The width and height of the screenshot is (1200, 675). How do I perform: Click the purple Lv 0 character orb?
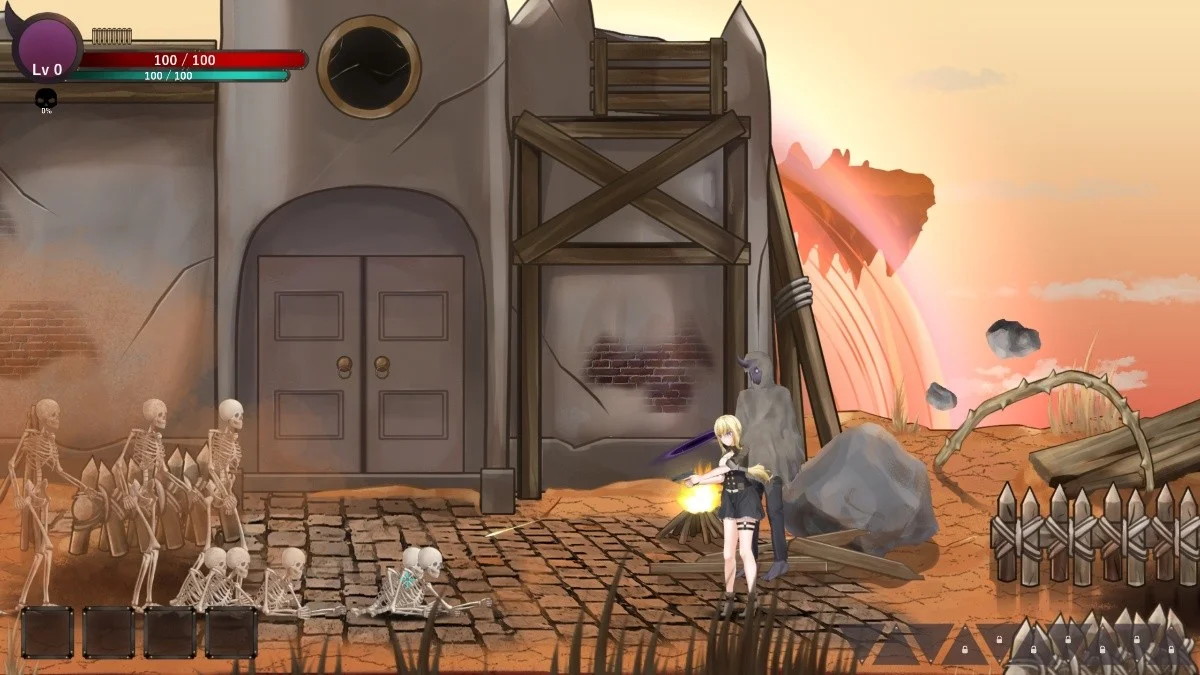[x=46, y=48]
